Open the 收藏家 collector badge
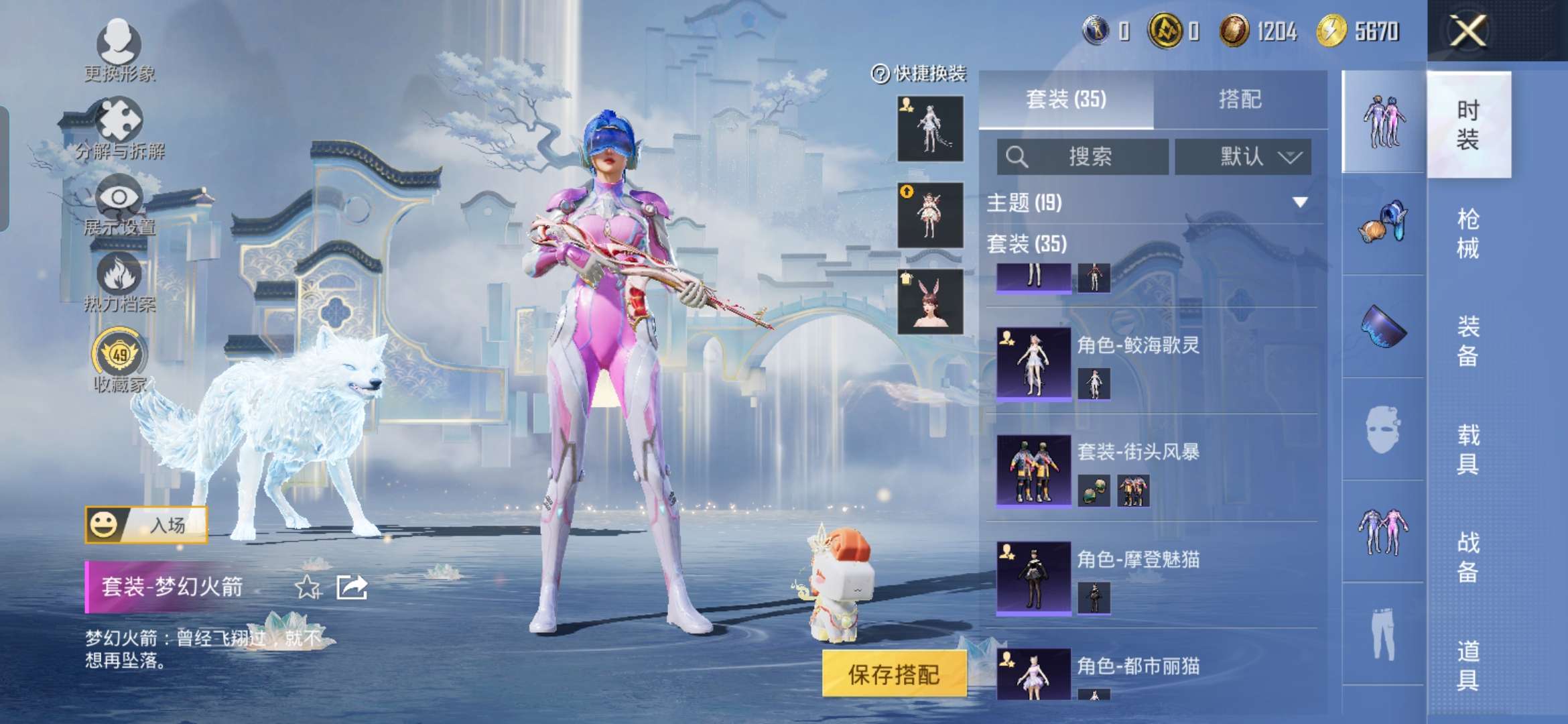 119,359
